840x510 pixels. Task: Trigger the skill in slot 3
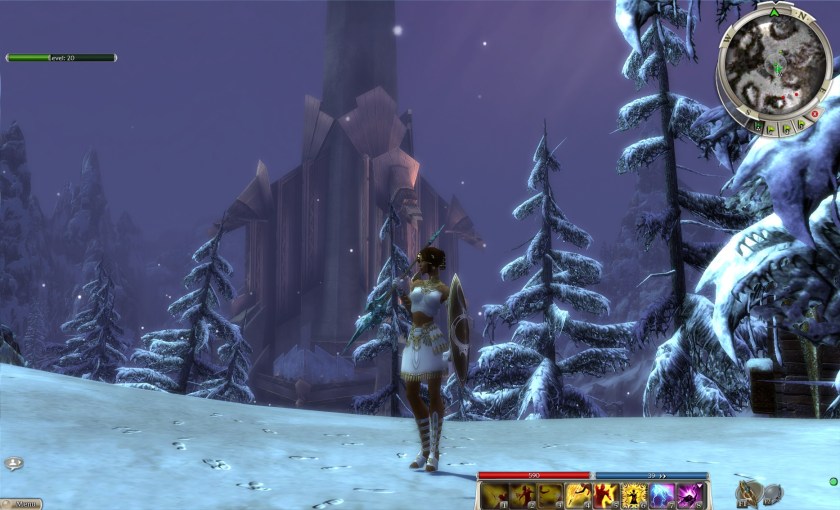pyautogui.click(x=550, y=495)
